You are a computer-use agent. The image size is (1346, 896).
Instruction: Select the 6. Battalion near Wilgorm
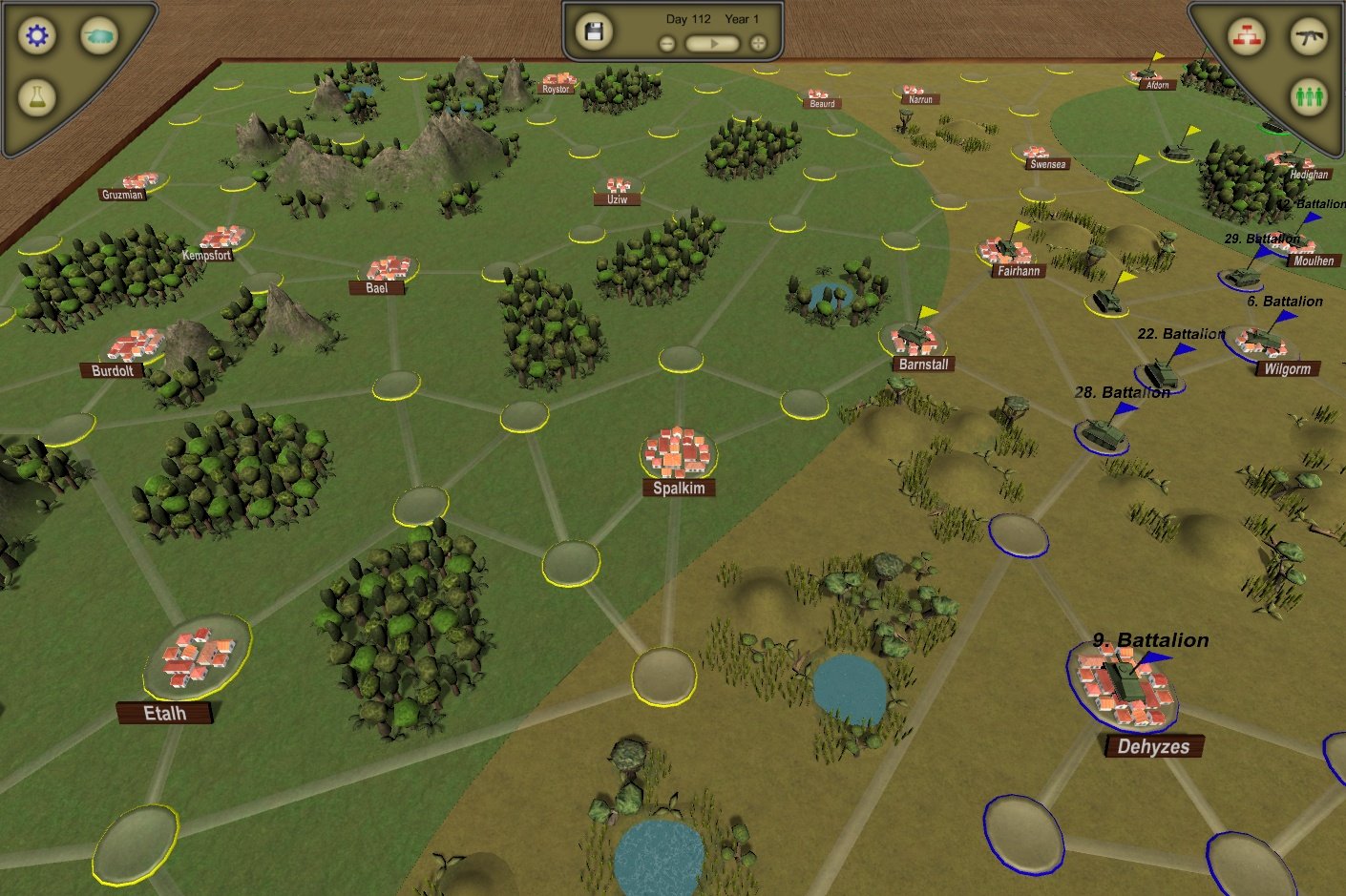1263,339
